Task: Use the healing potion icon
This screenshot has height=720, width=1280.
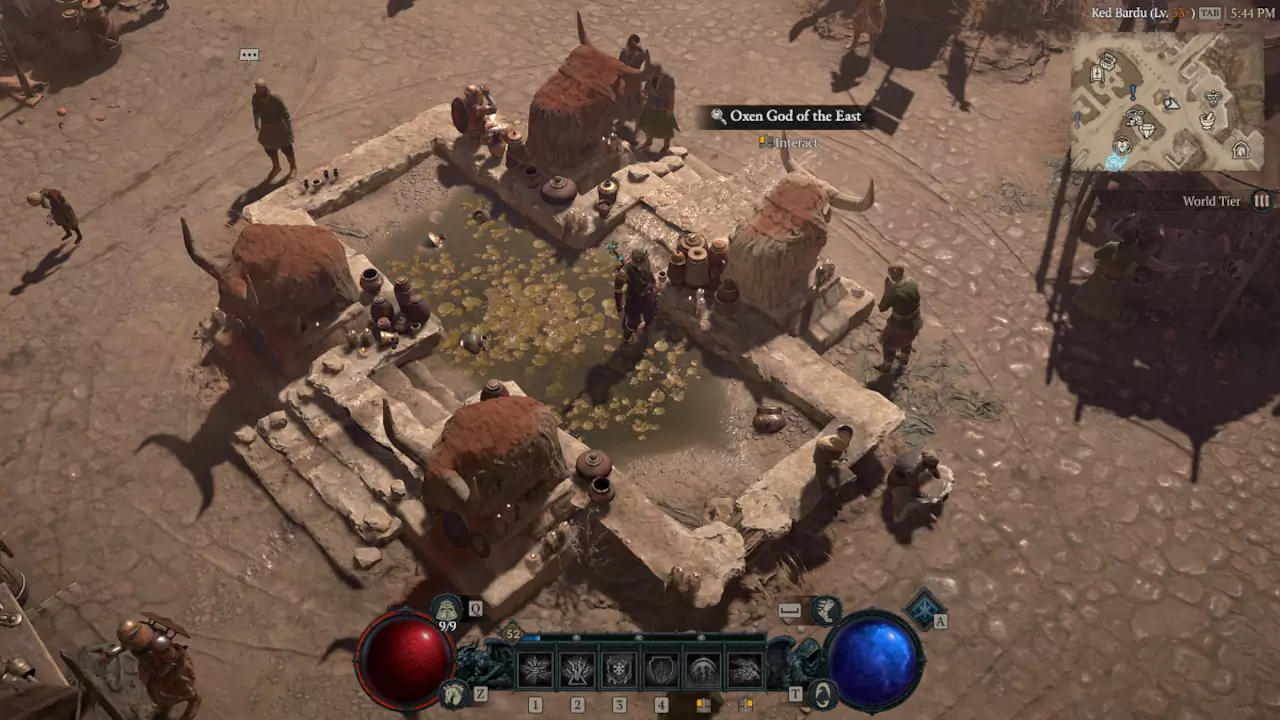Action: click(x=447, y=607)
